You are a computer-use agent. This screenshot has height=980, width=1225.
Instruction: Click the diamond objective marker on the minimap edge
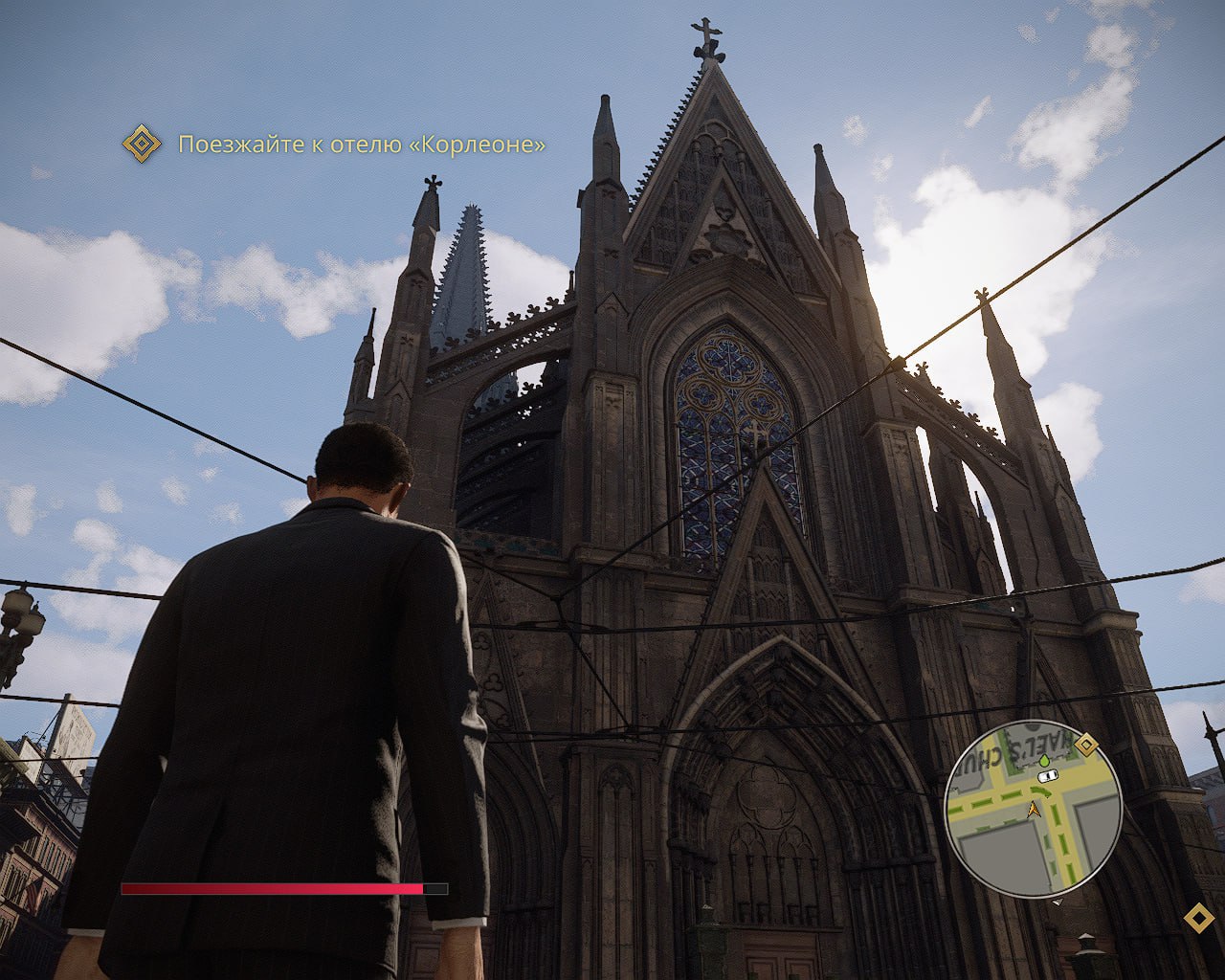pos(1086,745)
